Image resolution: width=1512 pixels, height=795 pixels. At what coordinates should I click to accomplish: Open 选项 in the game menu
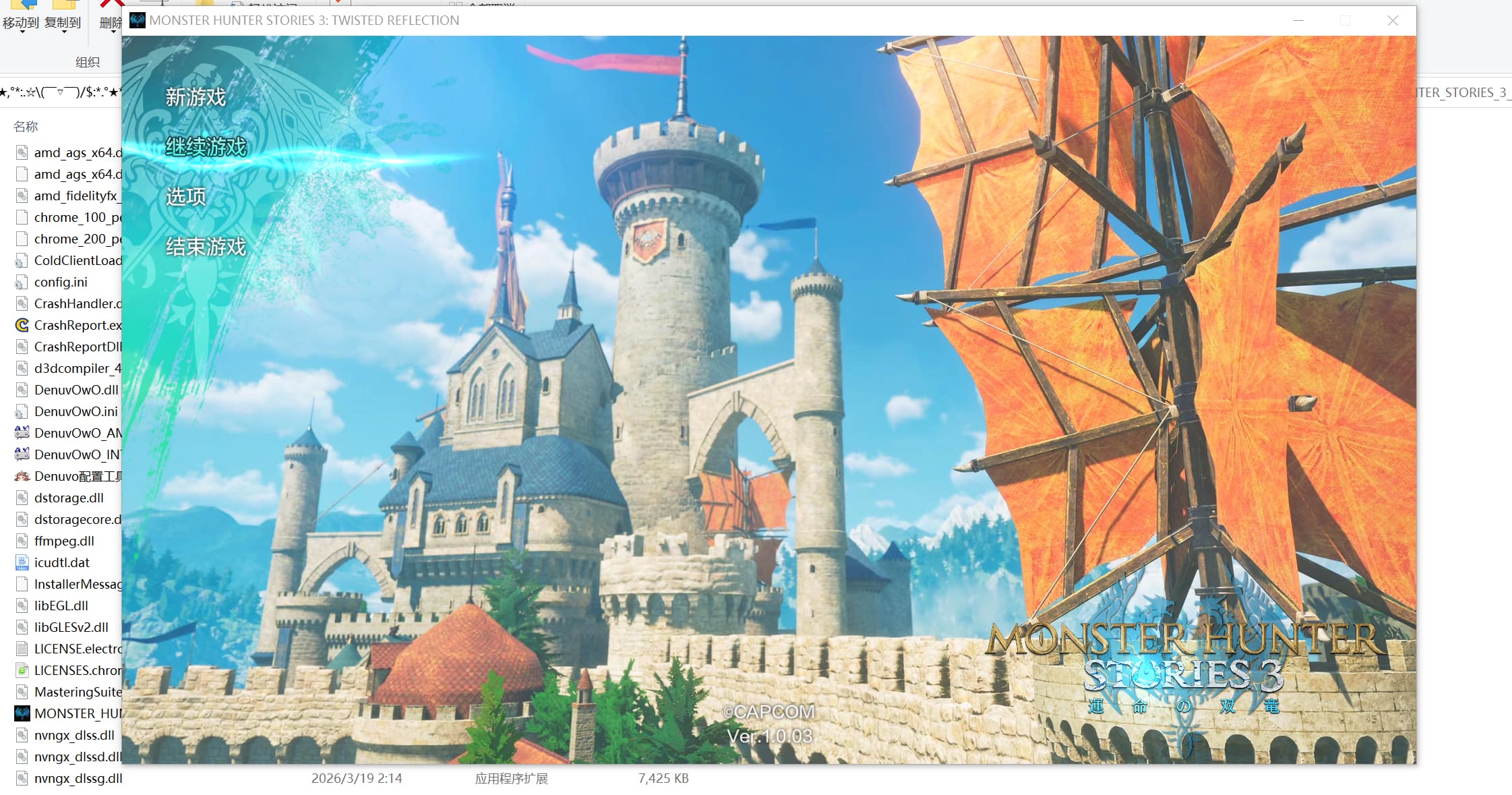[x=186, y=196]
